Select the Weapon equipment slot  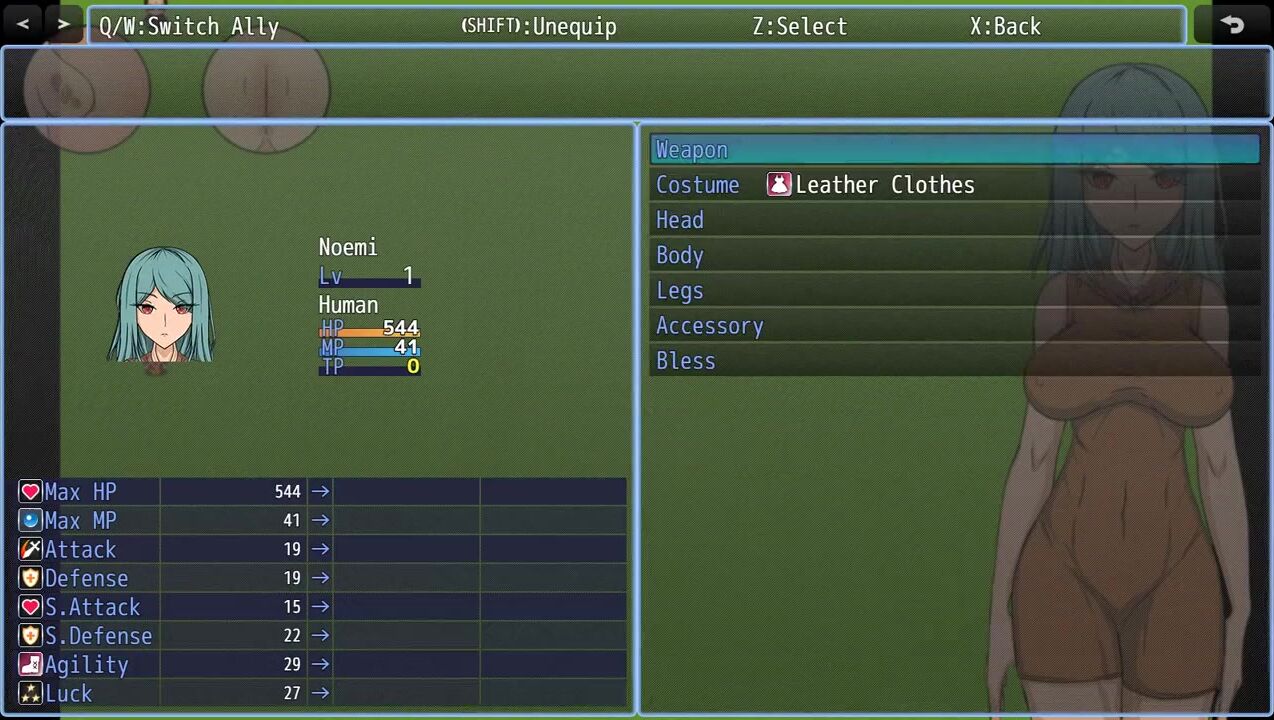[954, 150]
